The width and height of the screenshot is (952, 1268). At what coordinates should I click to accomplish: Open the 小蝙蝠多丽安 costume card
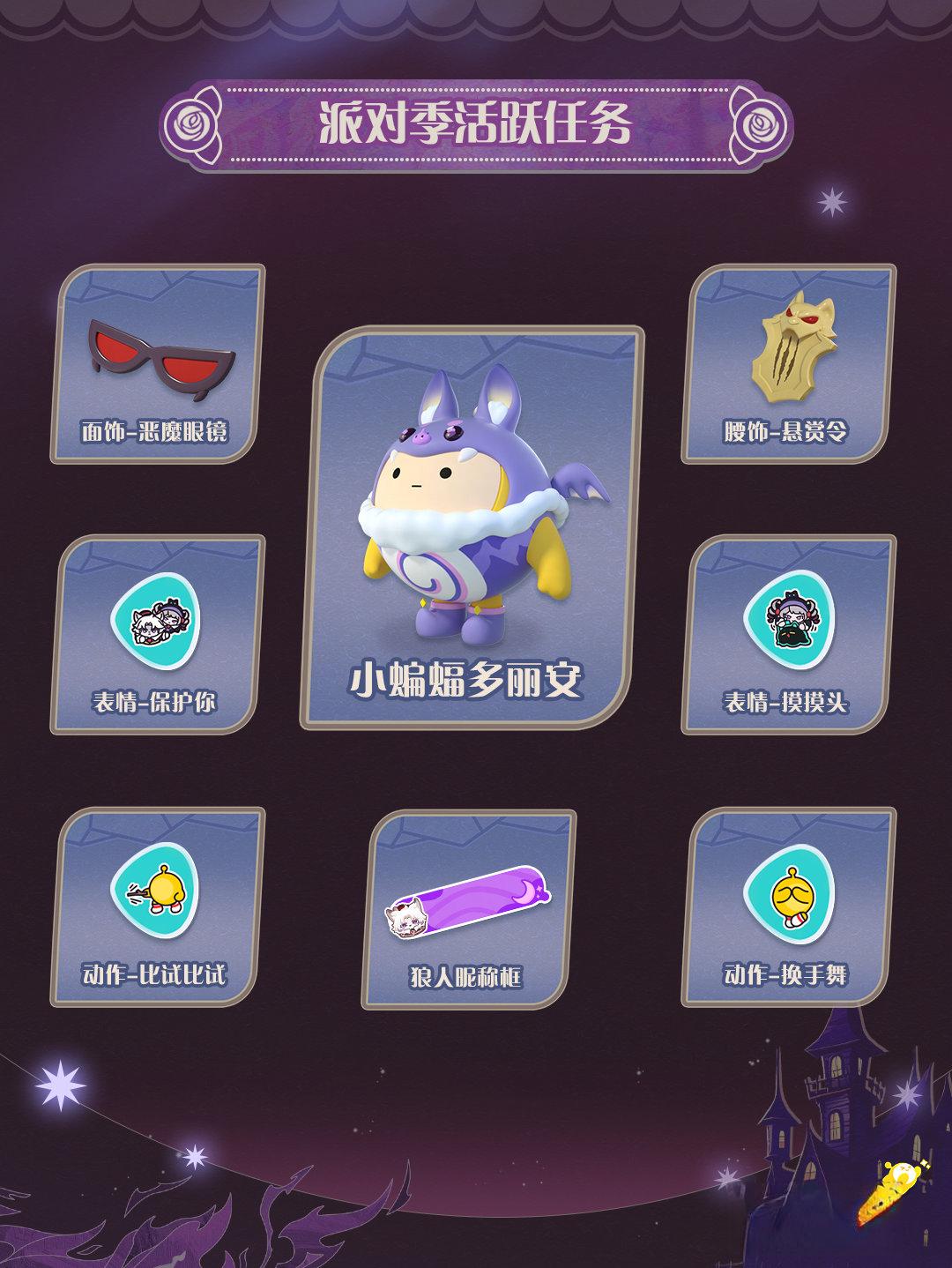[472, 527]
